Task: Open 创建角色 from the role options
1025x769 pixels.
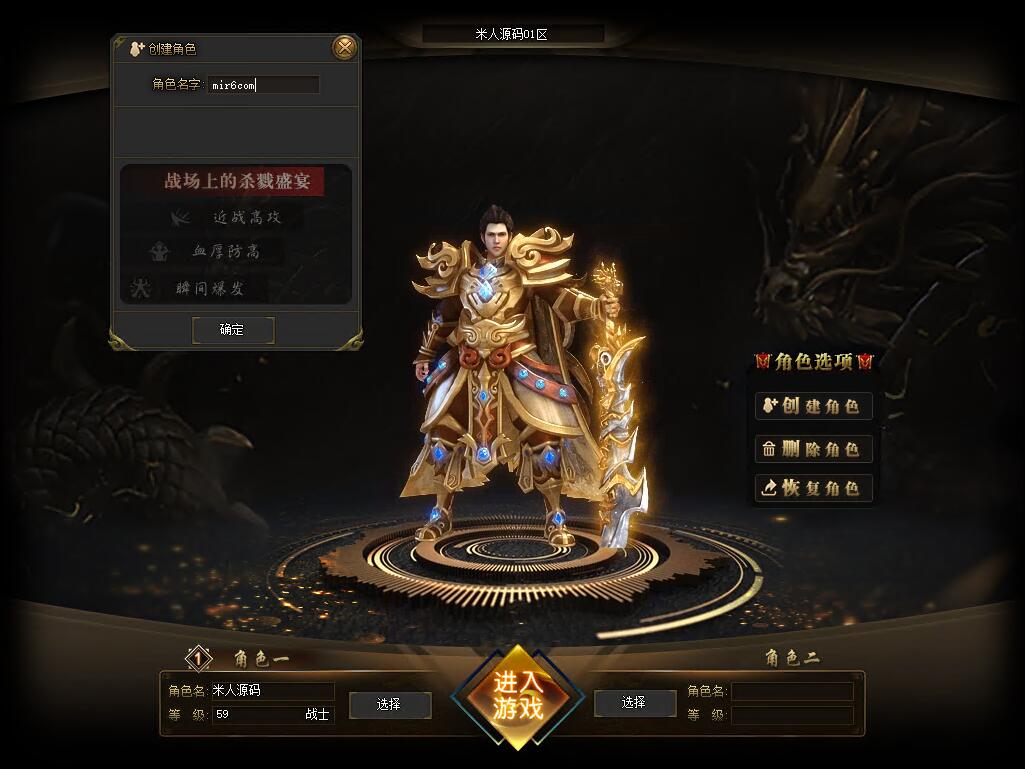Action: click(x=813, y=406)
